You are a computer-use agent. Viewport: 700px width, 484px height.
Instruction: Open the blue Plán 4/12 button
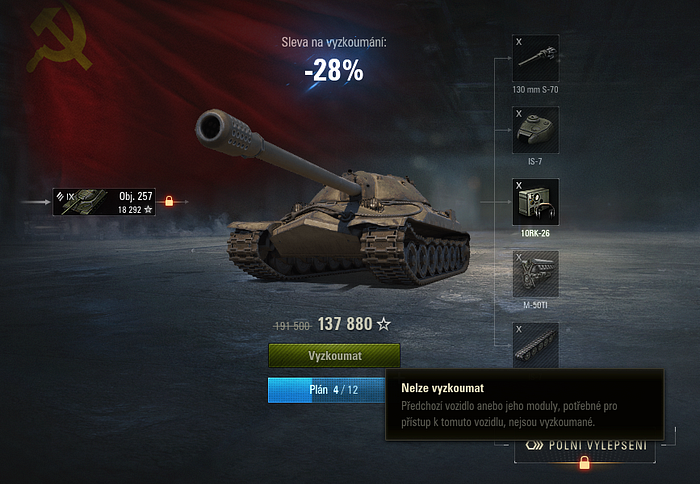[x=326, y=390]
